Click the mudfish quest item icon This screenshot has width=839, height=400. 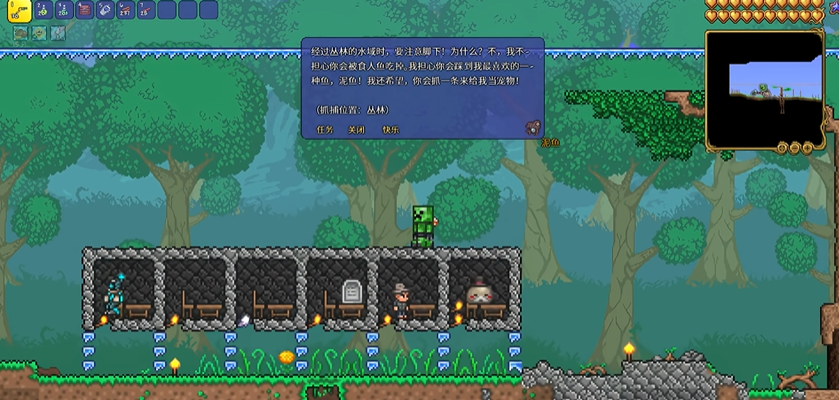point(533,127)
